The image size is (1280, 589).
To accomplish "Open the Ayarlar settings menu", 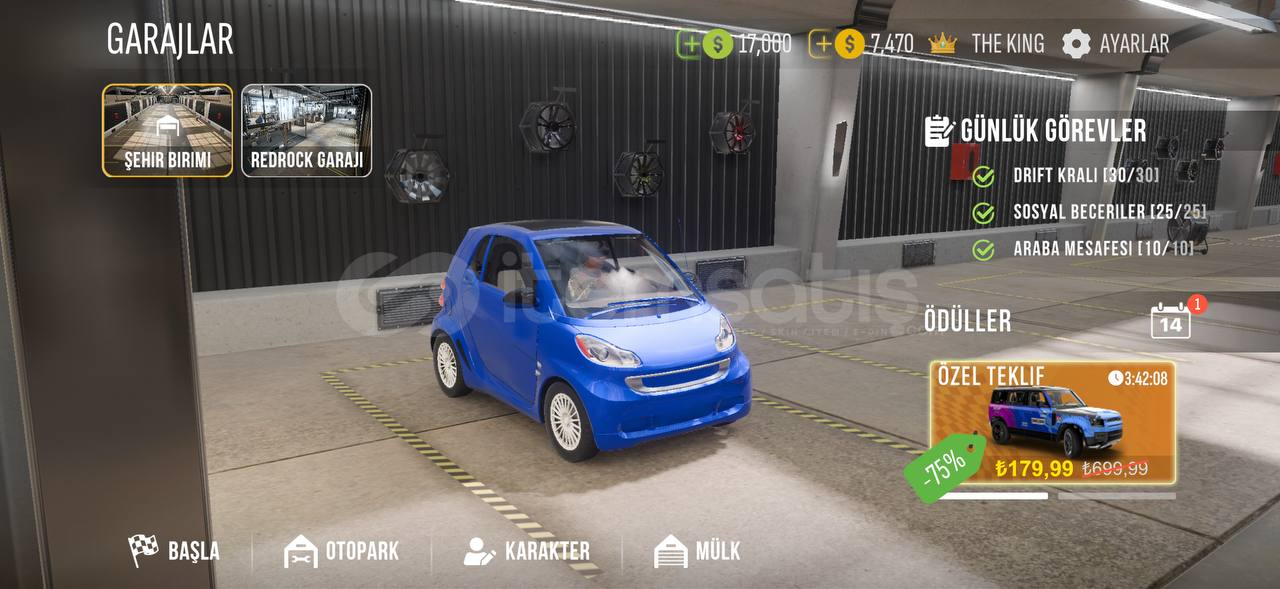I will 1116,44.
